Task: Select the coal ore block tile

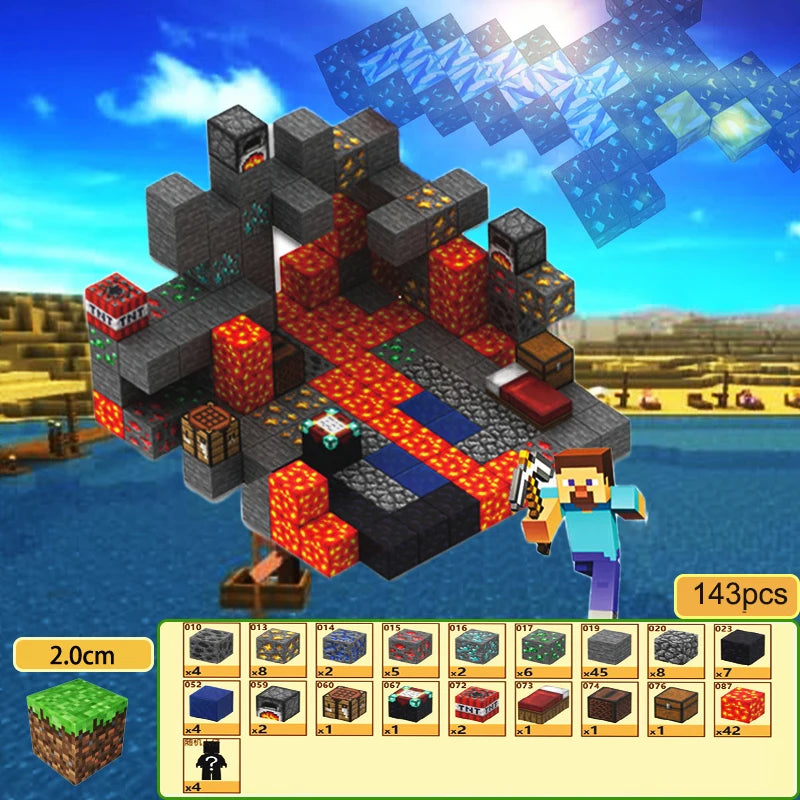Action: pyautogui.click(x=212, y=648)
